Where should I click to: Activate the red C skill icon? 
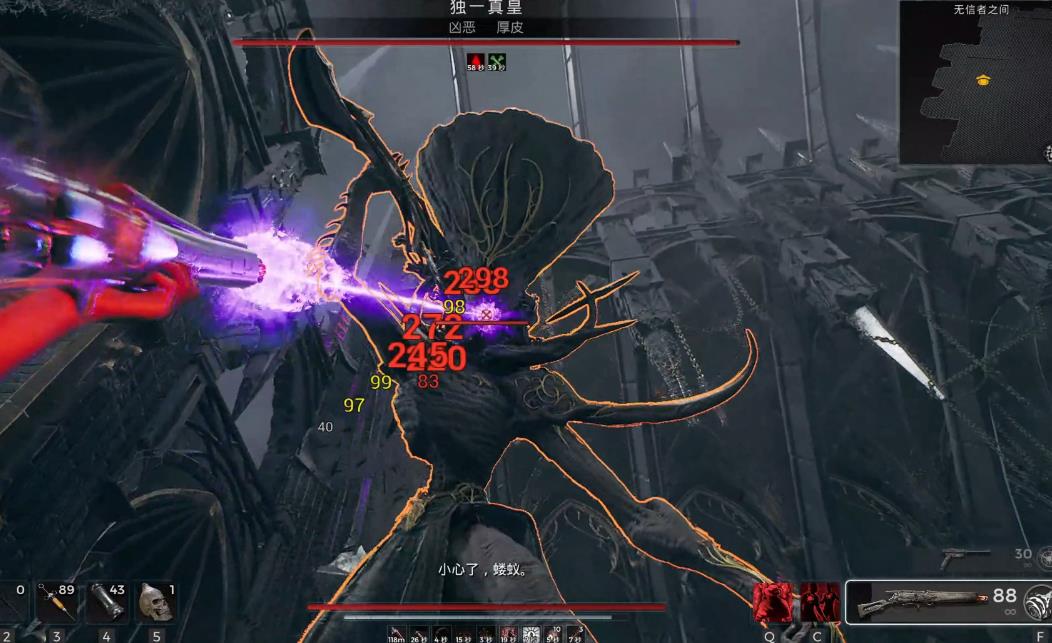819,603
